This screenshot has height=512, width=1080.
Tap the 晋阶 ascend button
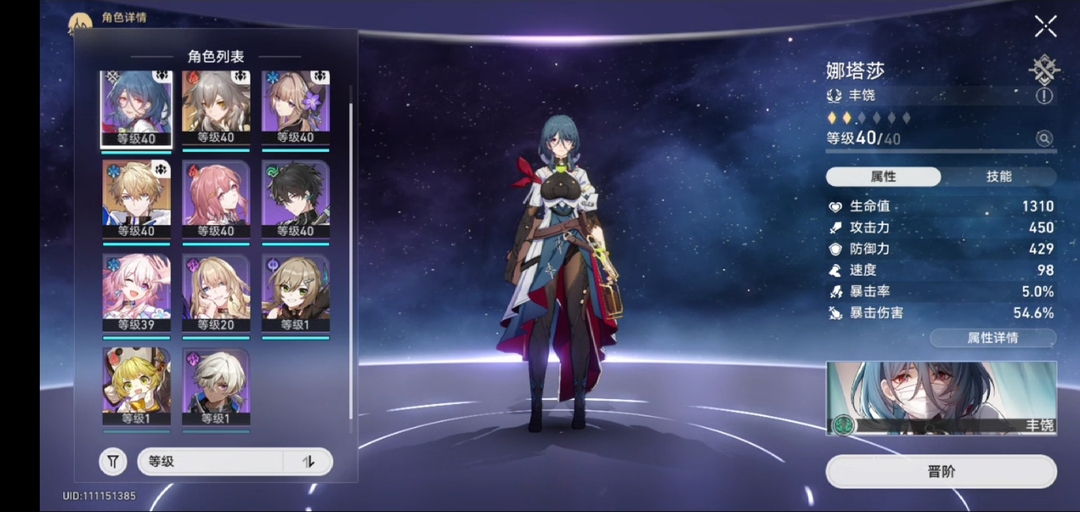click(940, 471)
